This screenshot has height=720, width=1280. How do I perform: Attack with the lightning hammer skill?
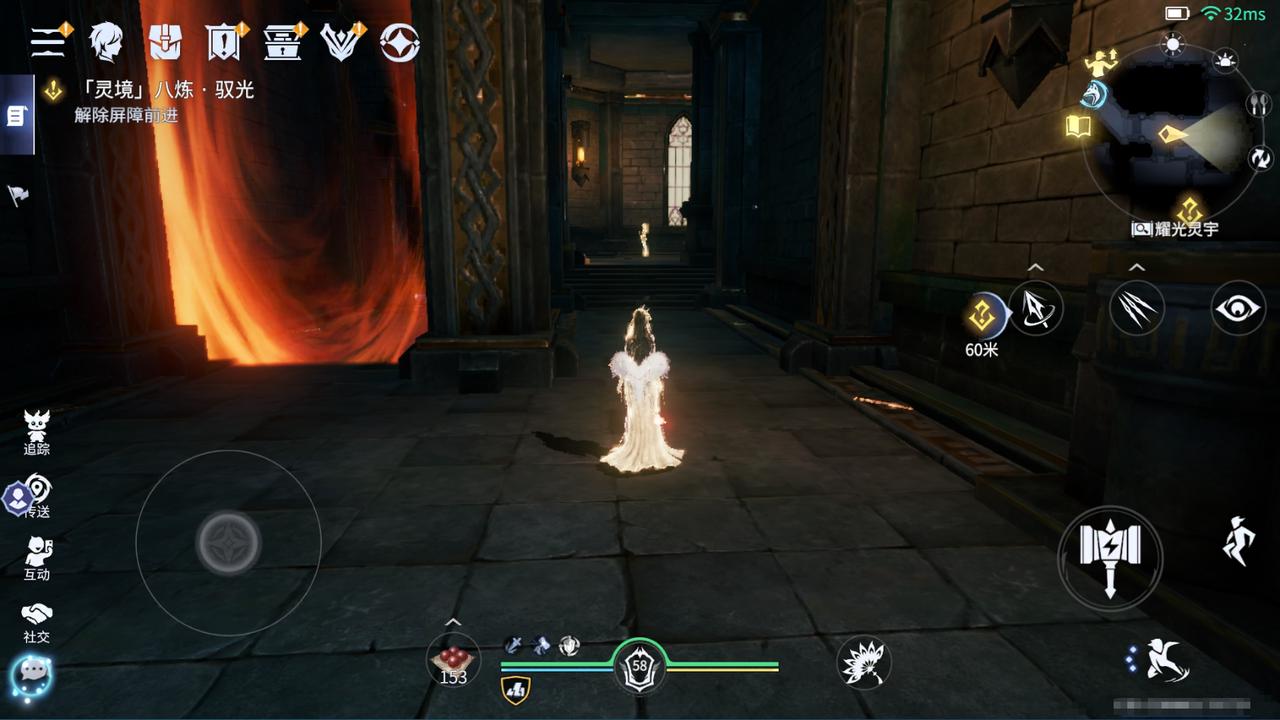pos(1110,557)
